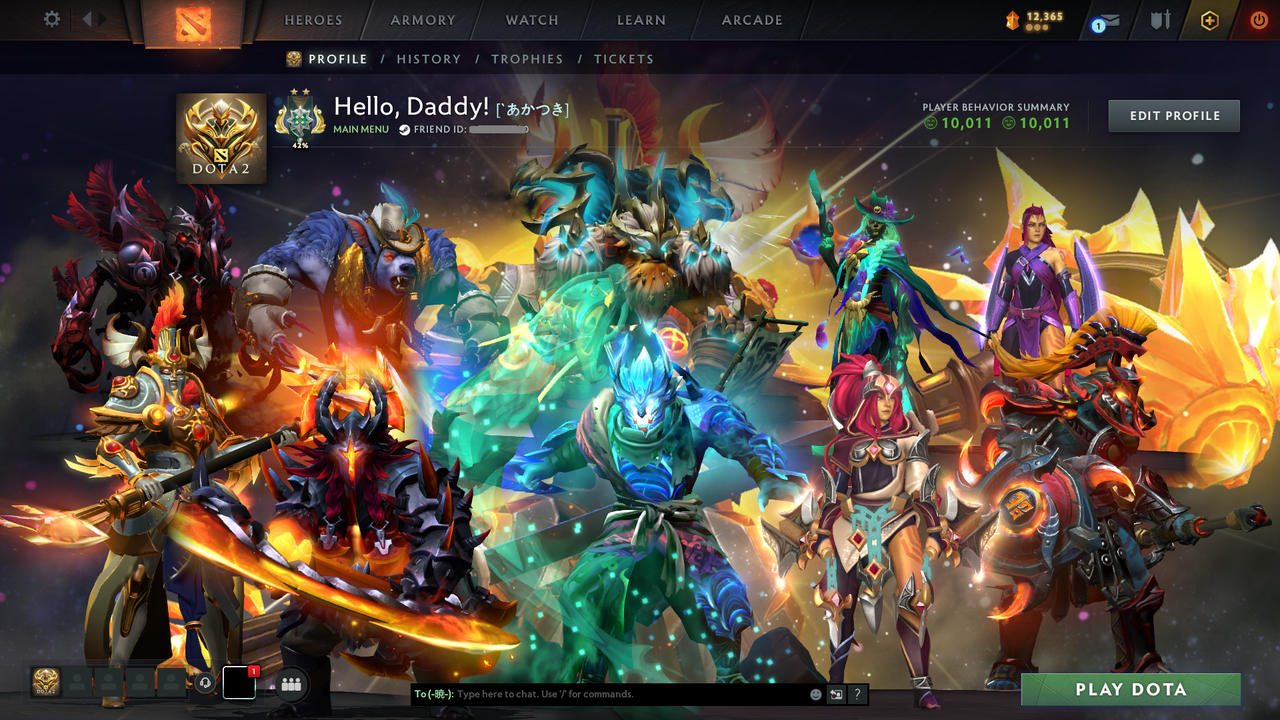Image resolution: width=1280 pixels, height=720 pixels.
Task: Toggle the voice chat headset
Action: pyautogui.click(x=205, y=684)
